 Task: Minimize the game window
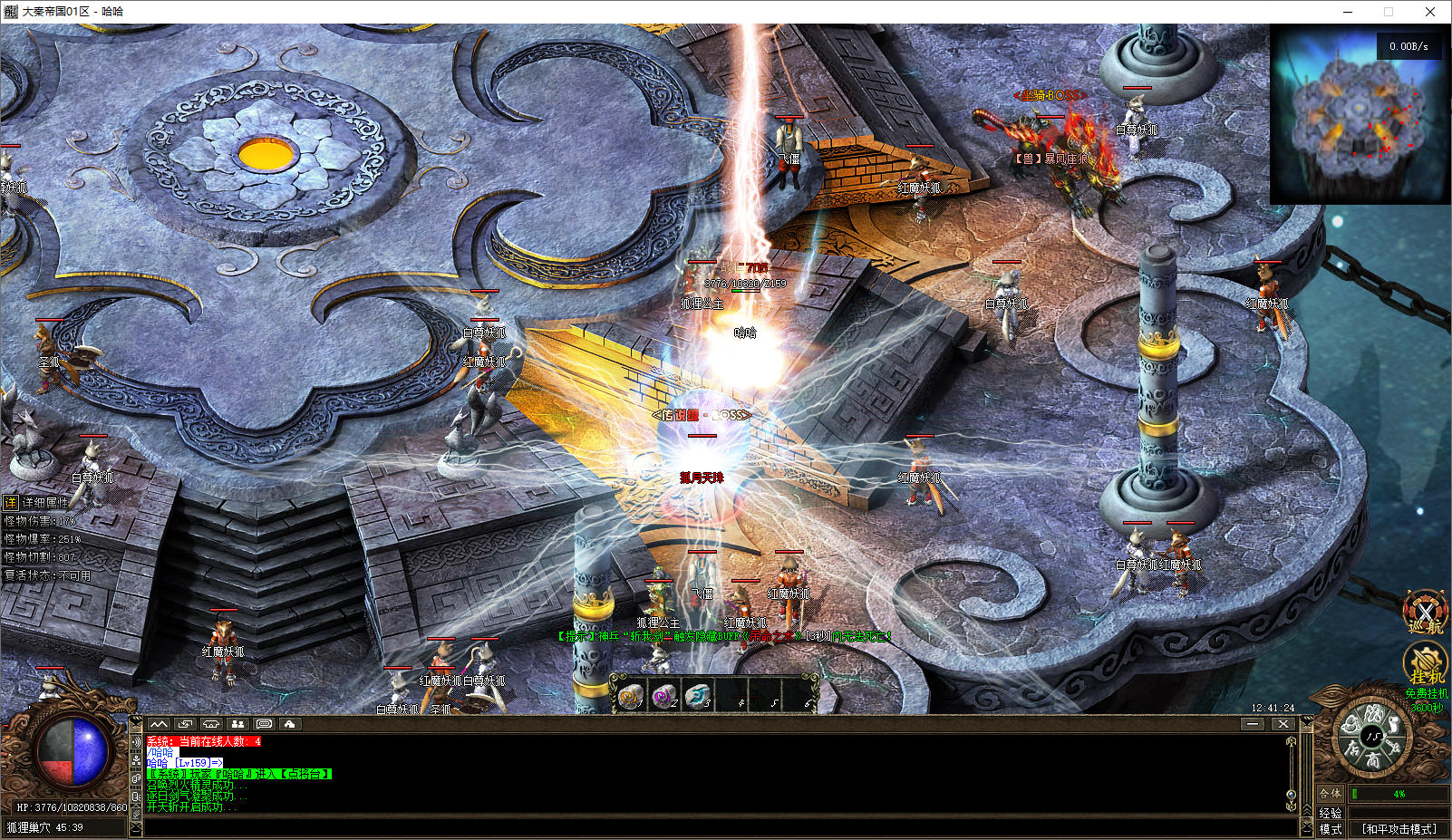click(1348, 12)
